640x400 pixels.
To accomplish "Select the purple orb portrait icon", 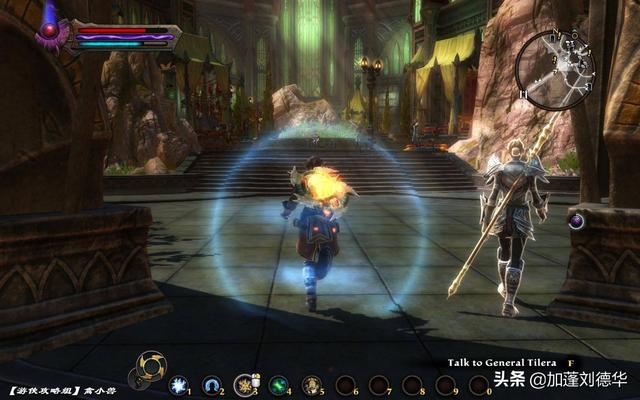I will 48,31.
